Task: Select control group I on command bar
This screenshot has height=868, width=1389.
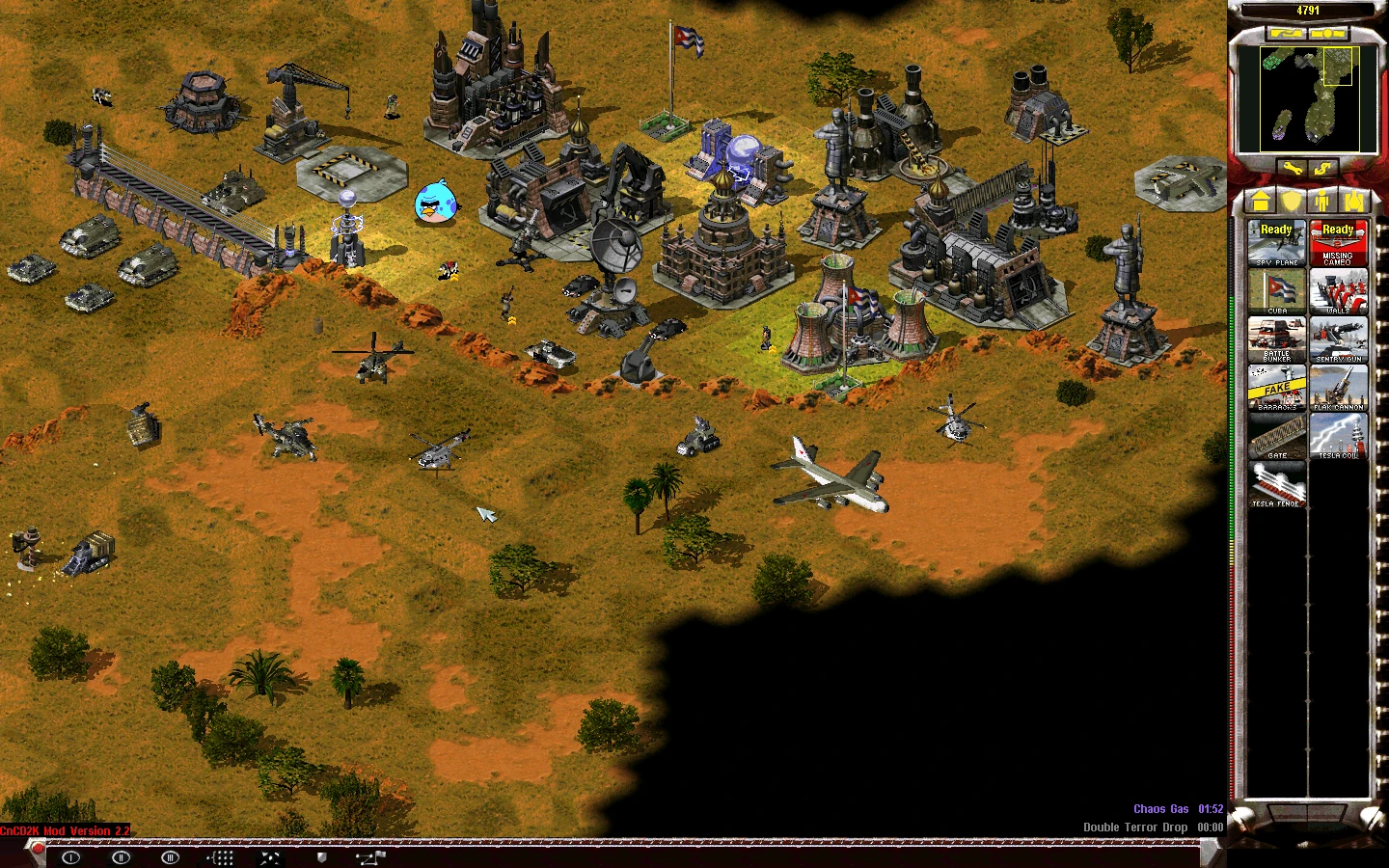Action: tap(70, 856)
